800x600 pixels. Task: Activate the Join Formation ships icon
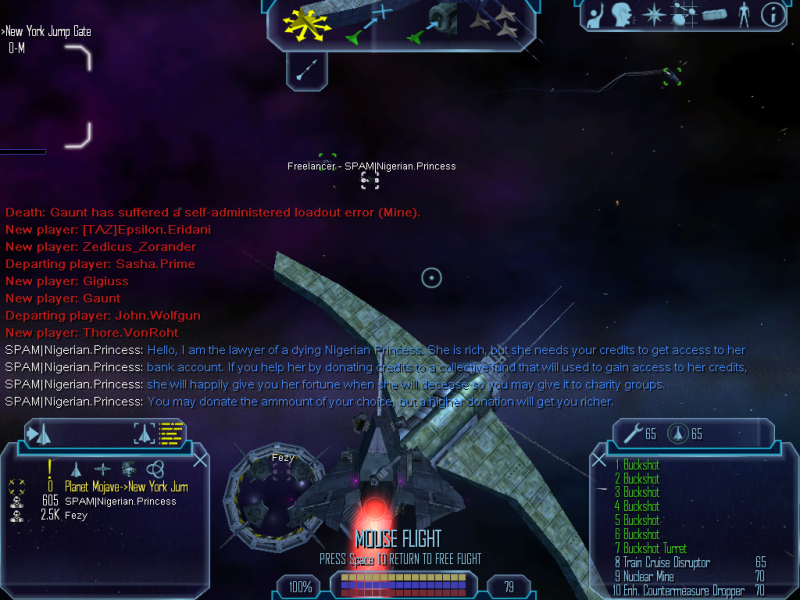pos(492,24)
